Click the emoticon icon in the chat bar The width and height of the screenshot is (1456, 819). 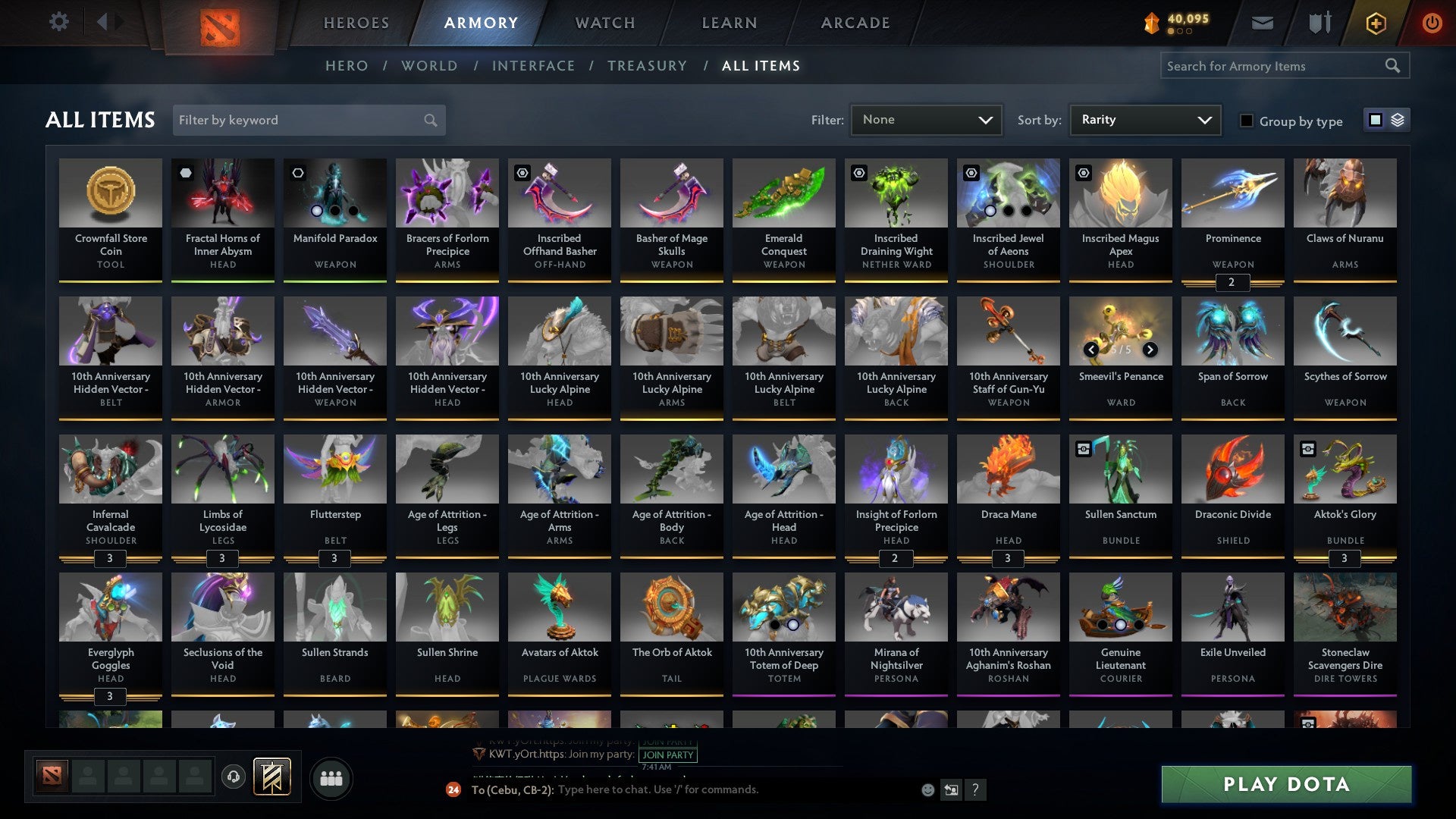(x=927, y=789)
